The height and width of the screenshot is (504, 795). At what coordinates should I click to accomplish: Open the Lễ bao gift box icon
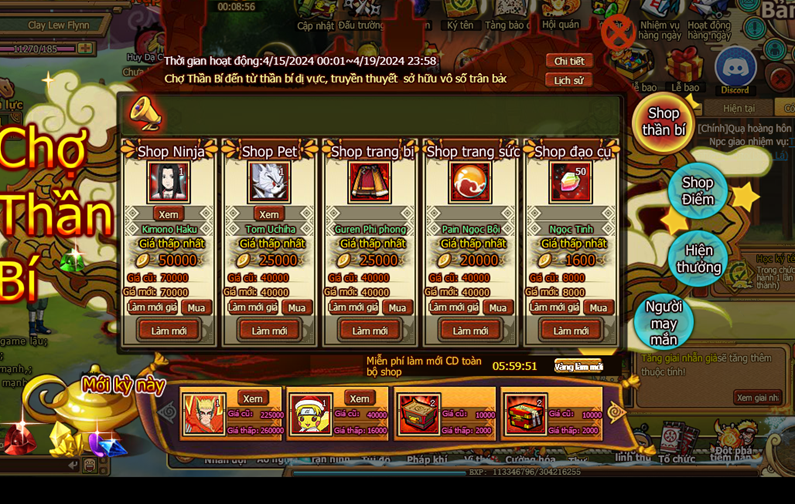tap(685, 69)
